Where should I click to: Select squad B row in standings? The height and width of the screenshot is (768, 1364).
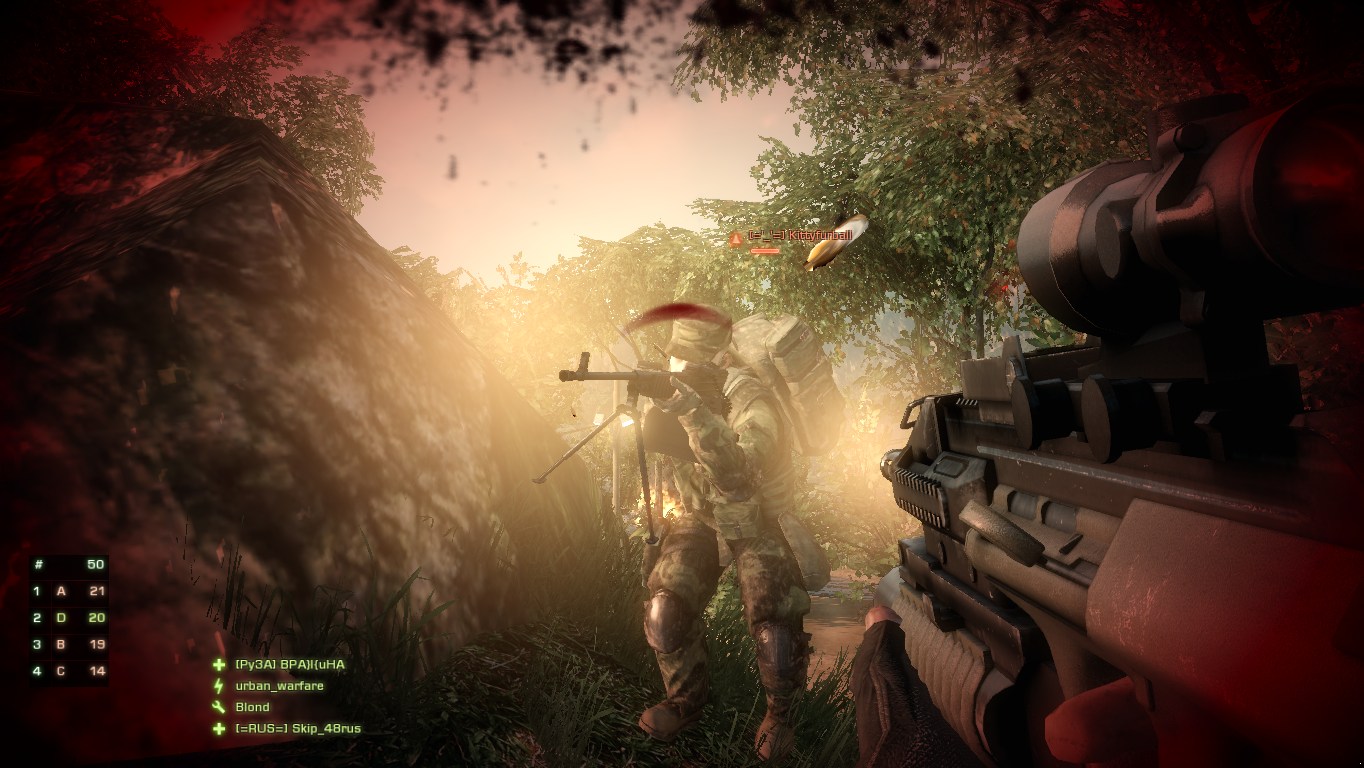68,644
